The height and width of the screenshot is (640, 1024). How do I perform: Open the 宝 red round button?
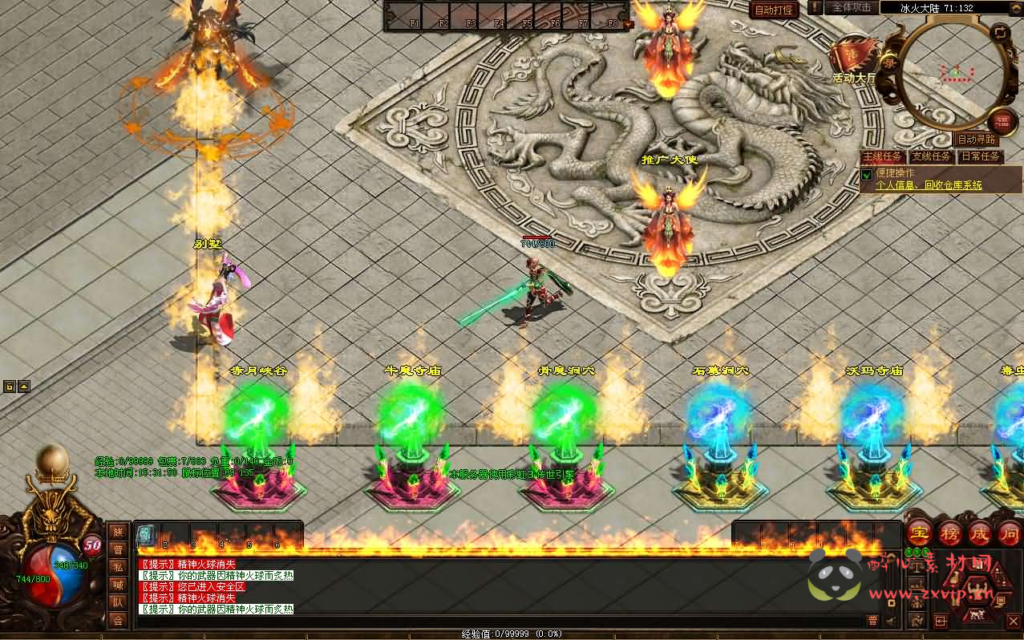[x=920, y=532]
